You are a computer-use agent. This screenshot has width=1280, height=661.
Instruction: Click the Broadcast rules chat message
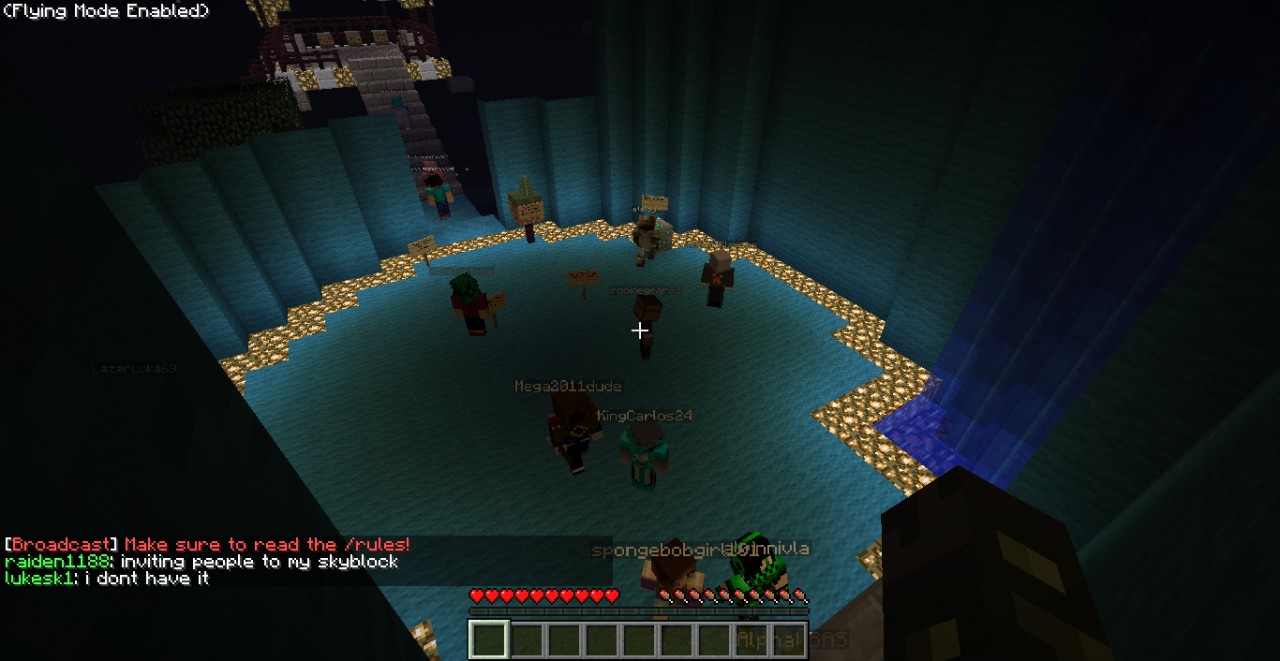207,545
